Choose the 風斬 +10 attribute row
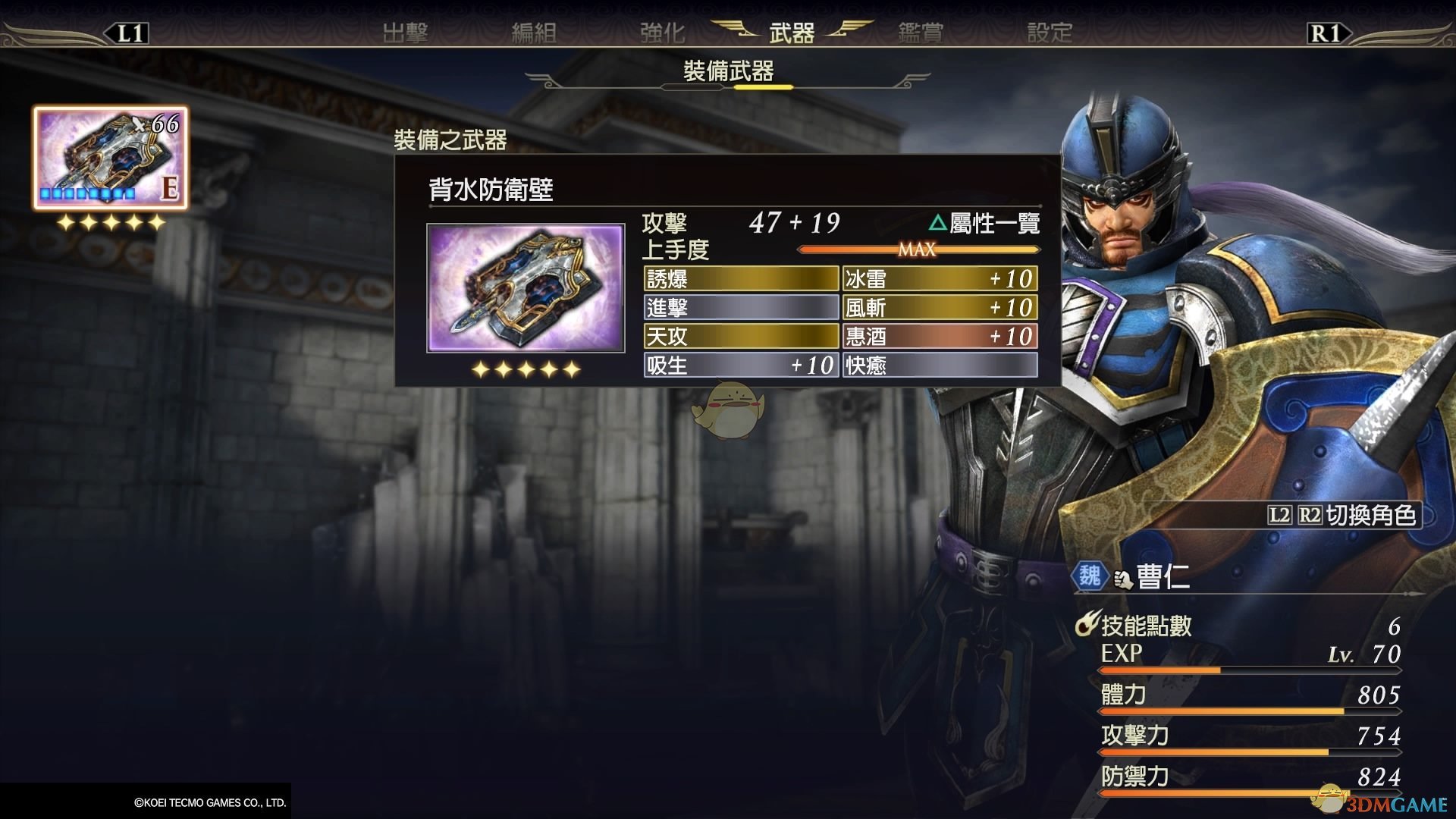This screenshot has width=1456, height=819. coord(940,308)
